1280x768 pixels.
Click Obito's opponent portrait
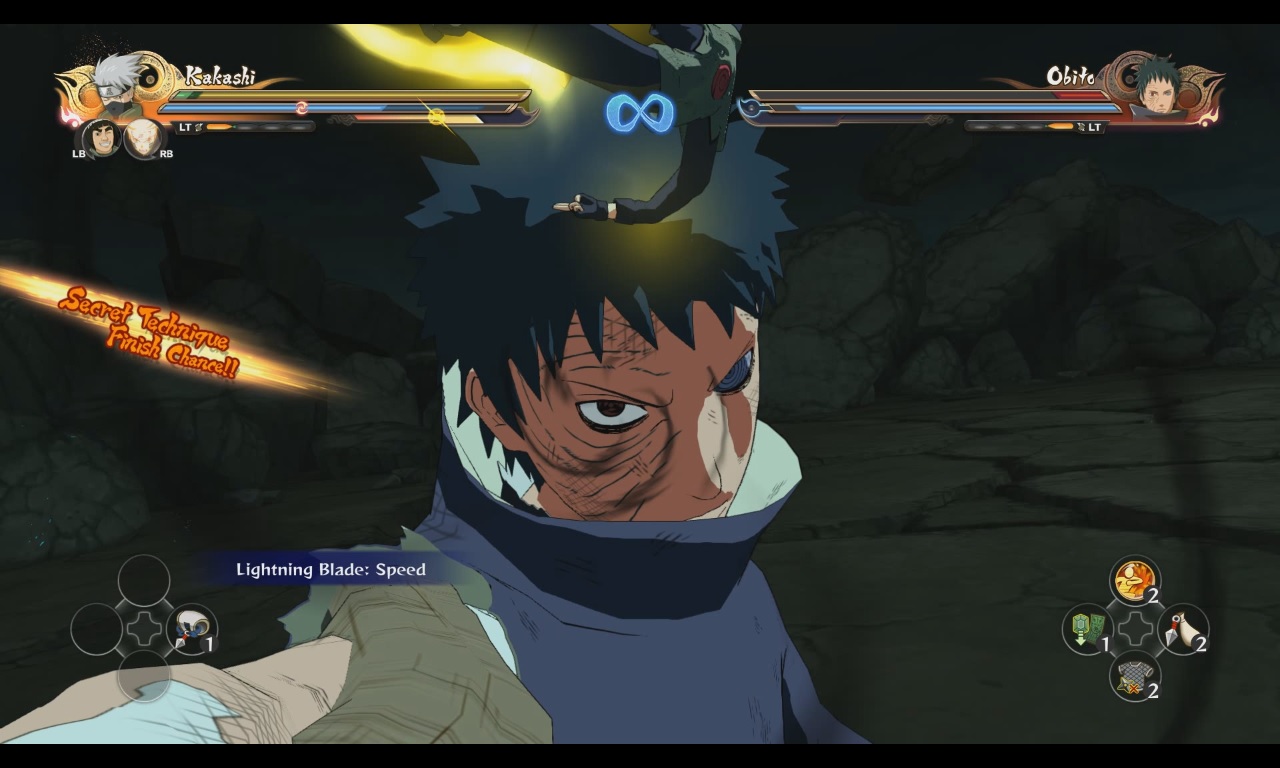pyautogui.click(x=1160, y=84)
